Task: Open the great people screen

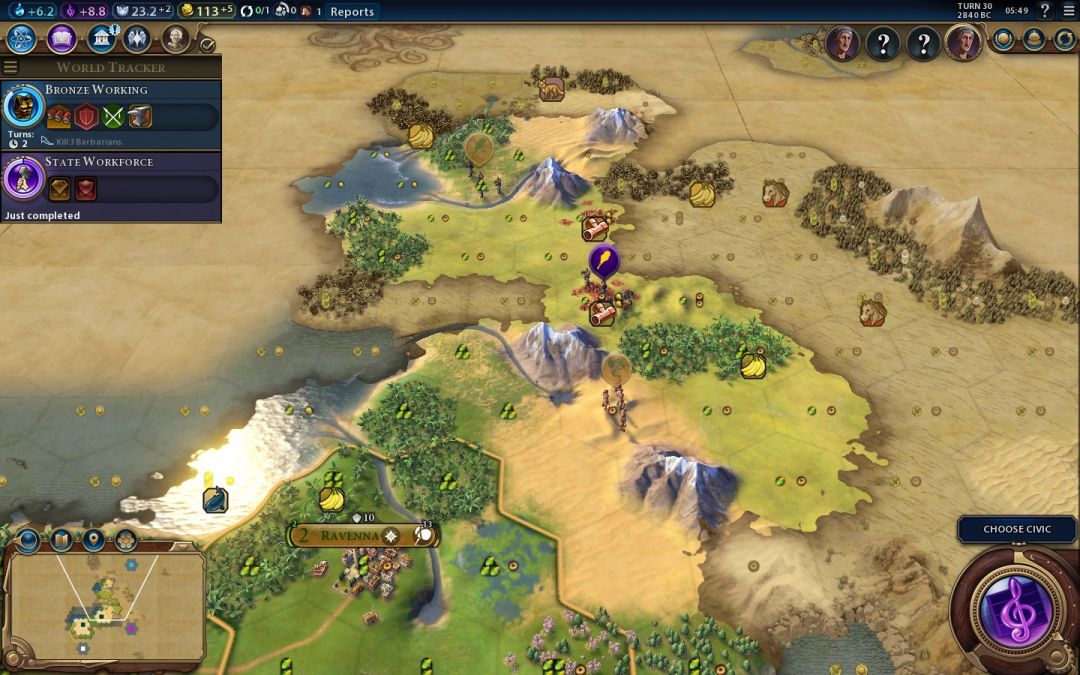Action: (175, 38)
